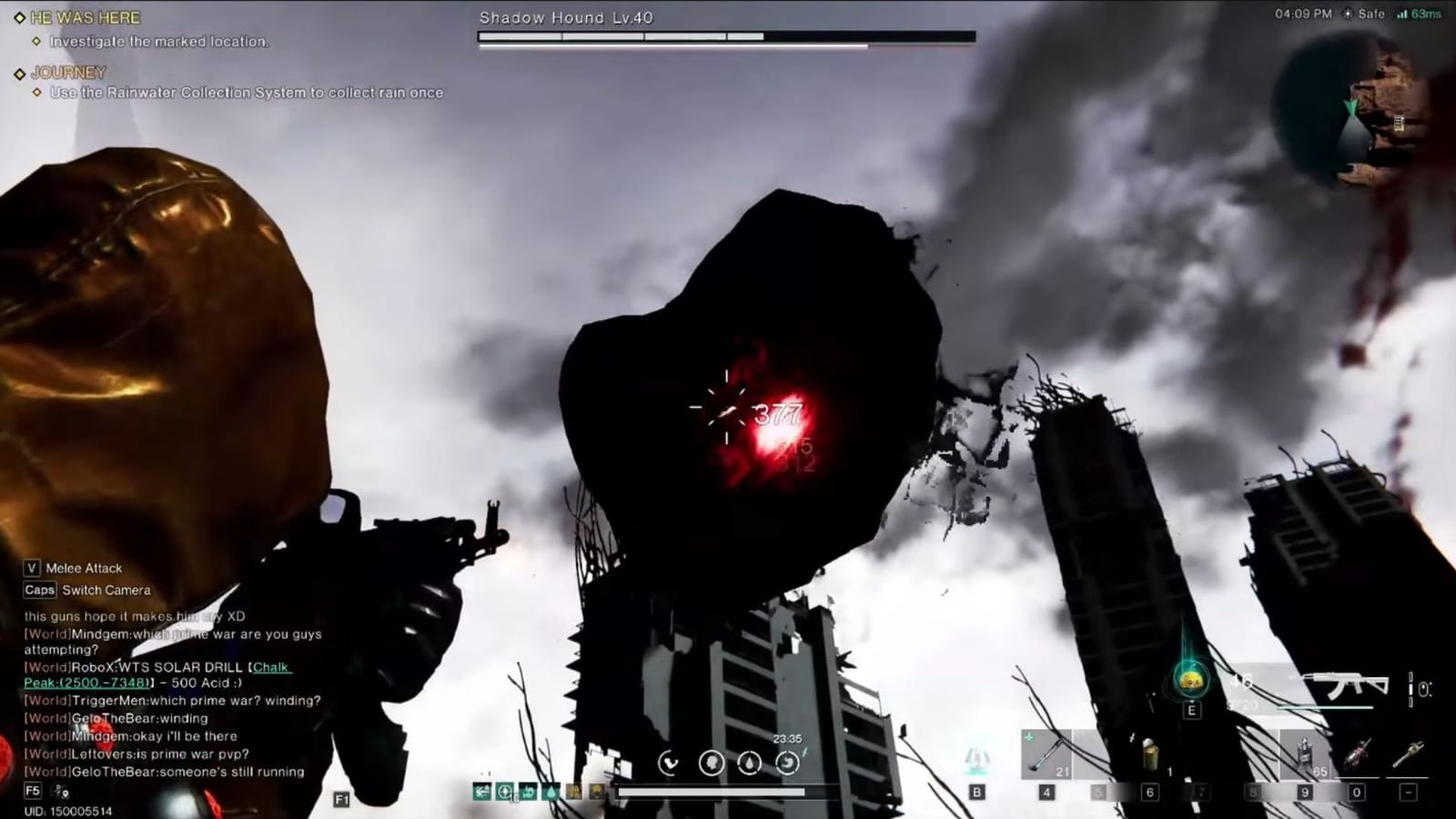This screenshot has height=819, width=1456.
Task: Click the smiley emote wheel icon
Action: (1190, 681)
